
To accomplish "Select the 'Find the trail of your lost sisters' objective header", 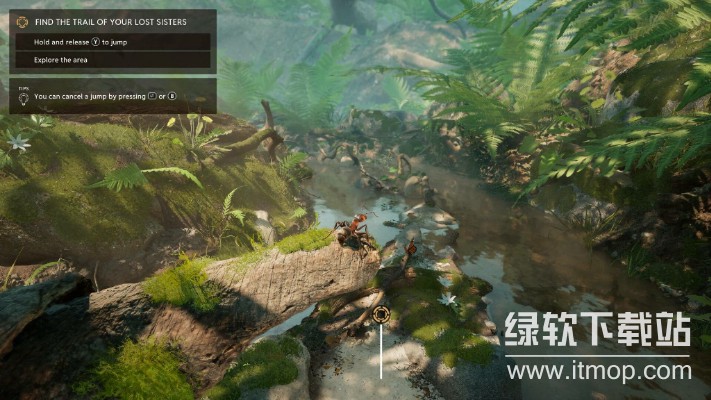I will (x=112, y=21).
